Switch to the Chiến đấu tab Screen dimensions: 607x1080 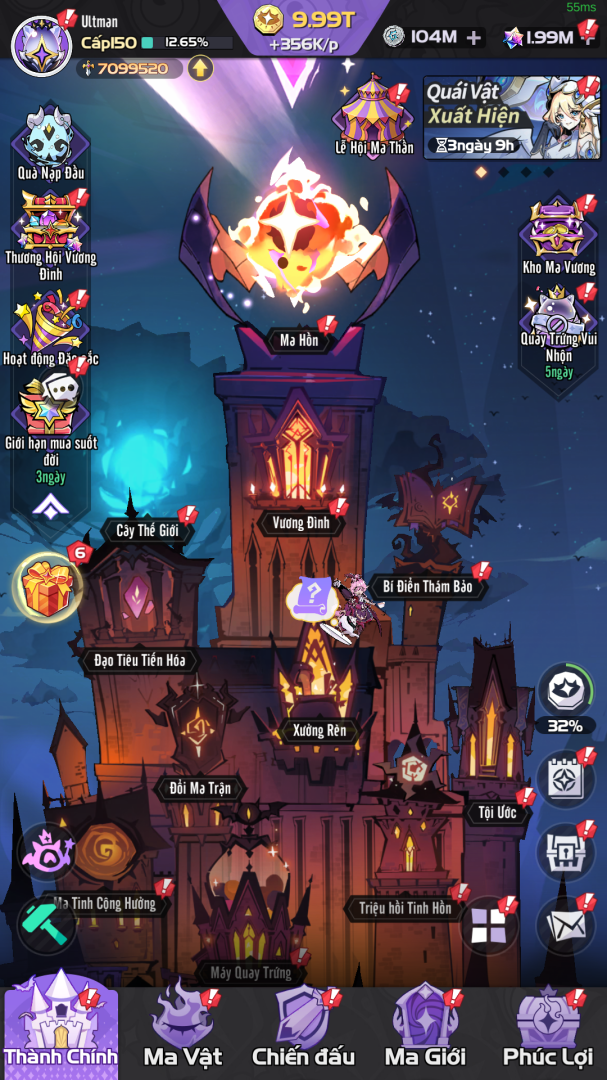[x=303, y=1028]
